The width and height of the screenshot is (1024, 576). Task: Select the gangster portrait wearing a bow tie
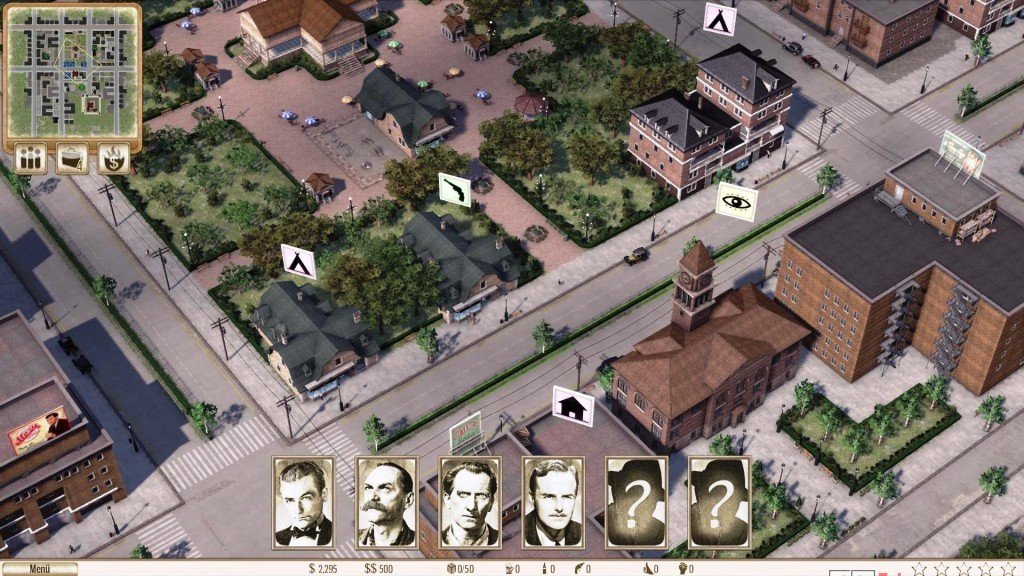[303, 503]
